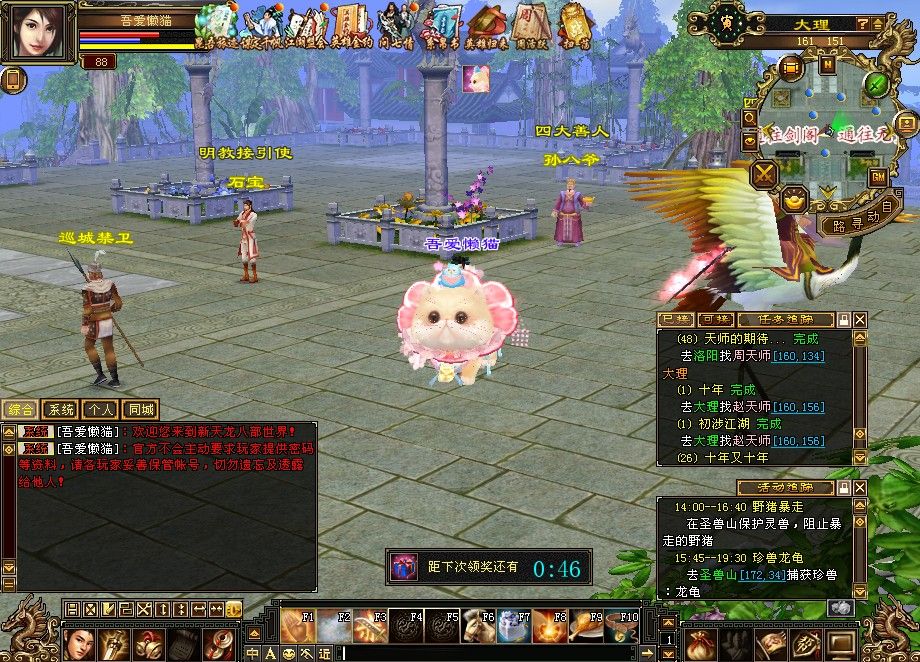
Task: Click the gold ingot shop icon
Action: (794, 198)
